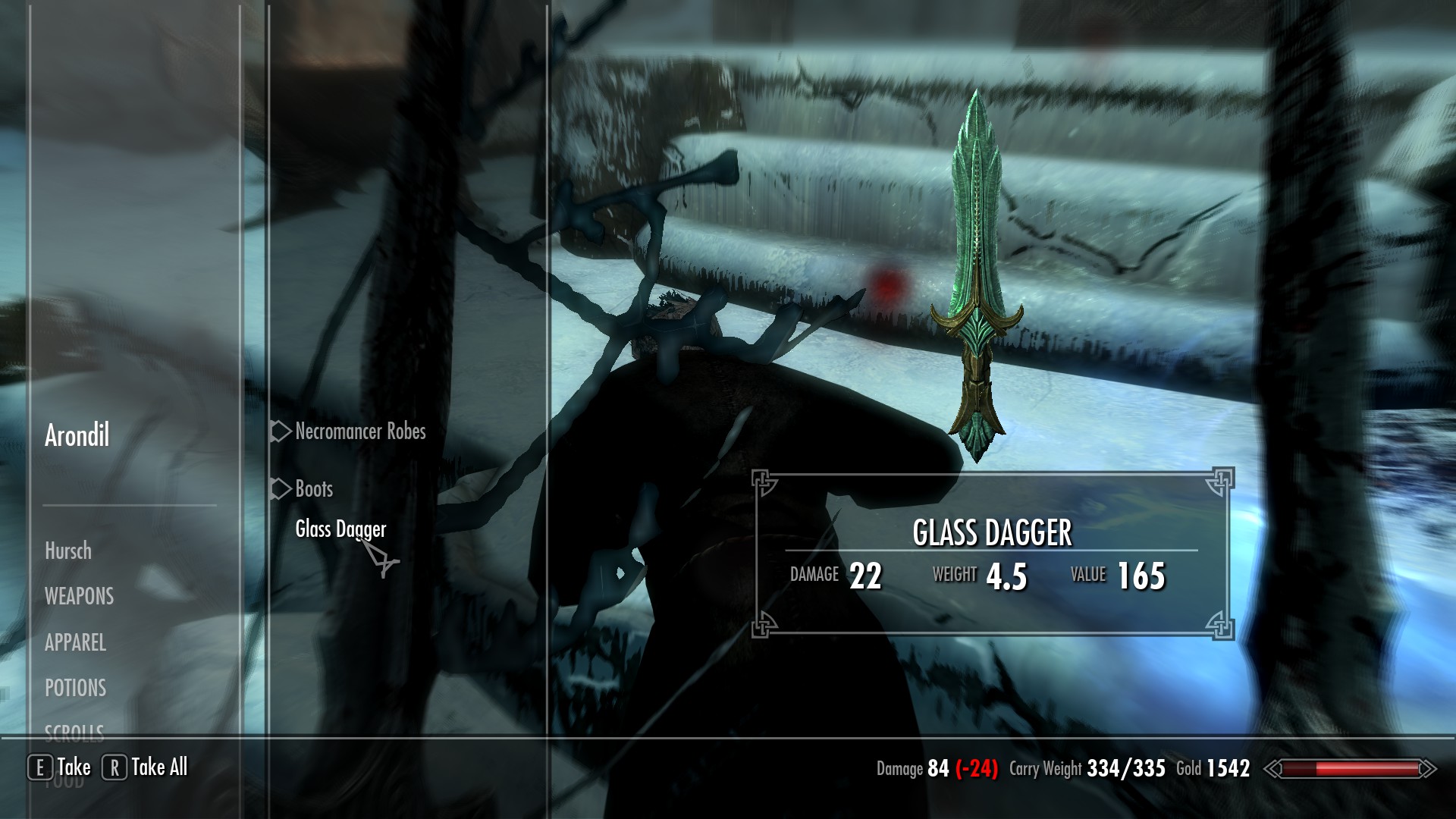Take the Glass Dagger from the list
1456x819 pixels.
click(340, 529)
